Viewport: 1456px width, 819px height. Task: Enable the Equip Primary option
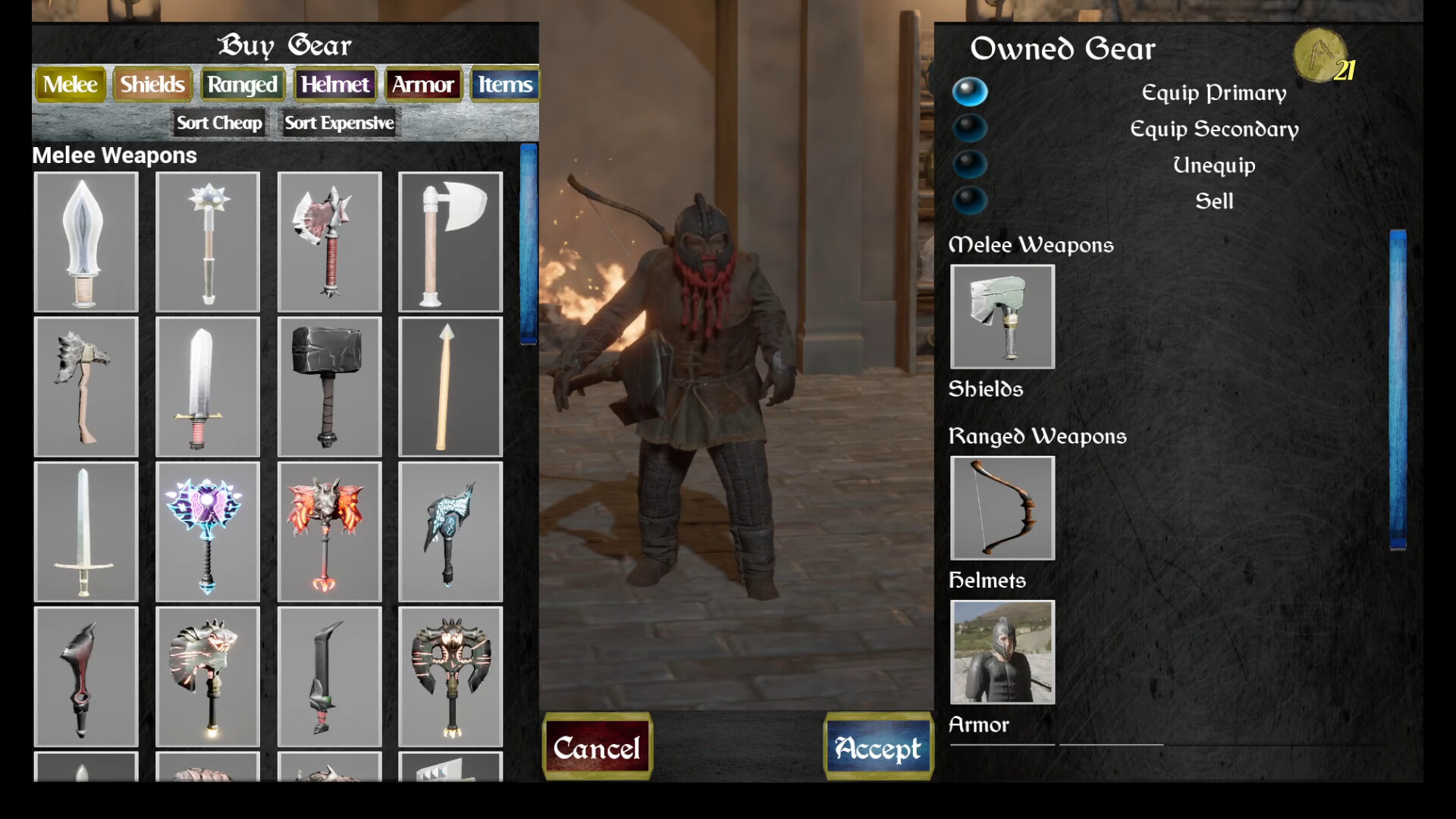[971, 93]
